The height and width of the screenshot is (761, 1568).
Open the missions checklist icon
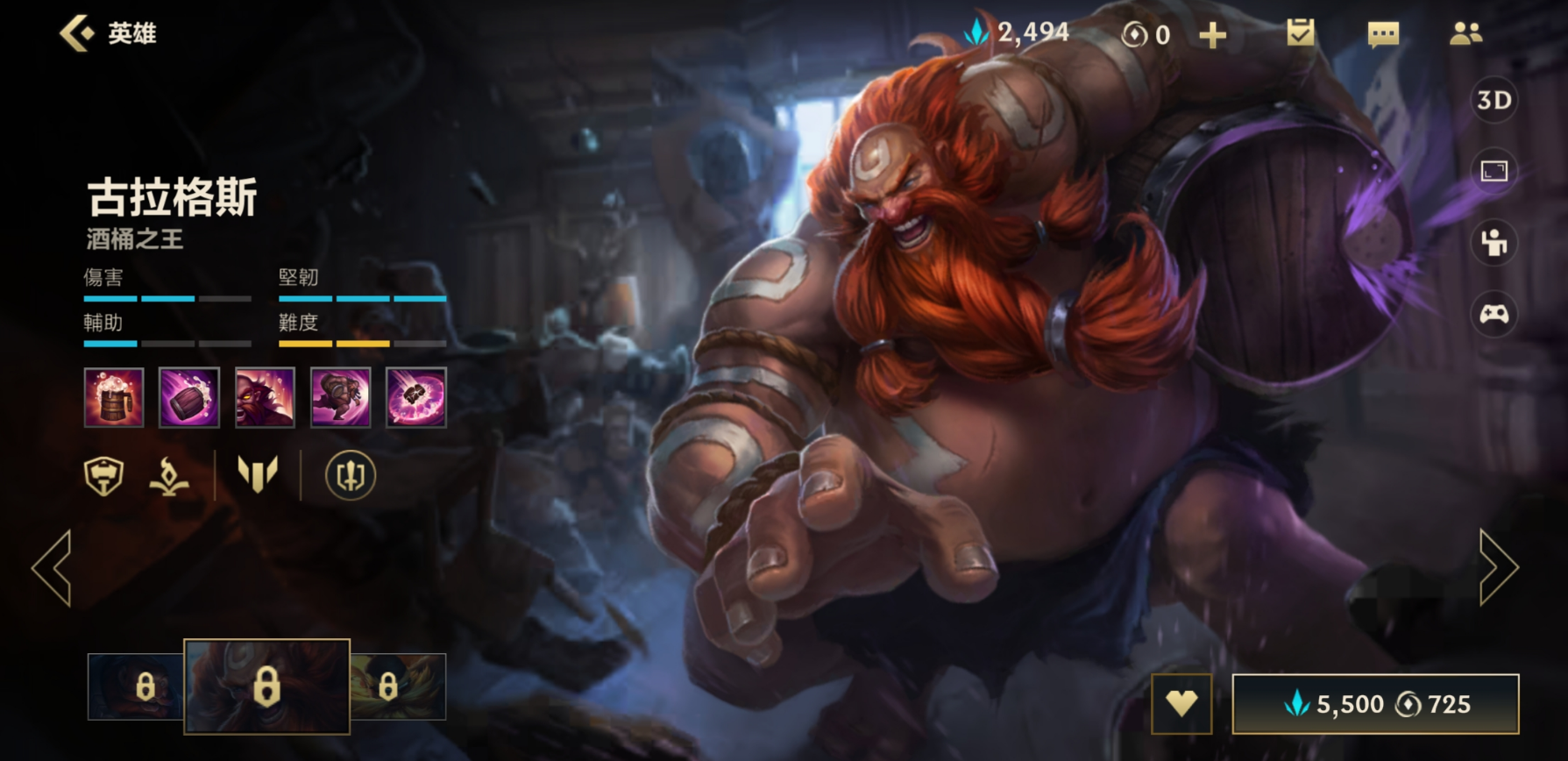pyautogui.click(x=1300, y=33)
